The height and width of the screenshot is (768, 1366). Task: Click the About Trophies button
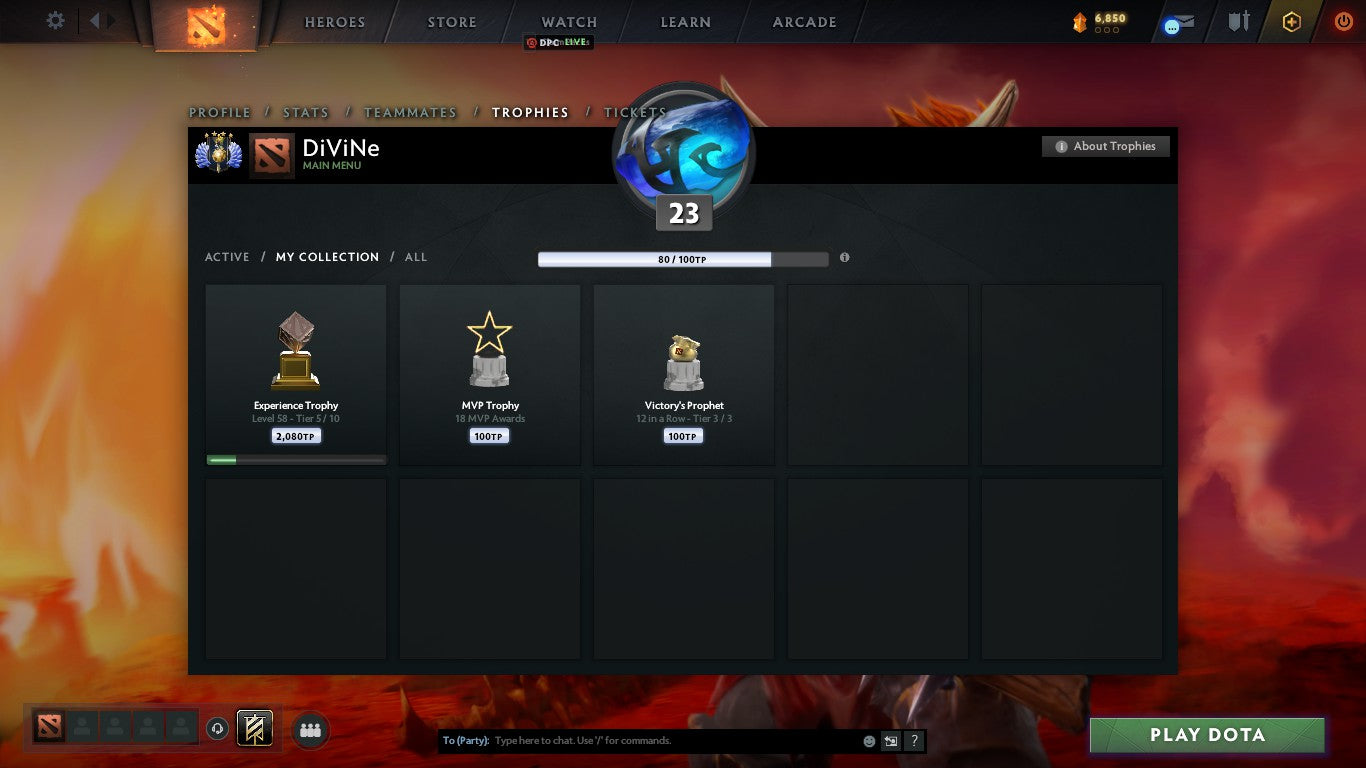1106,146
